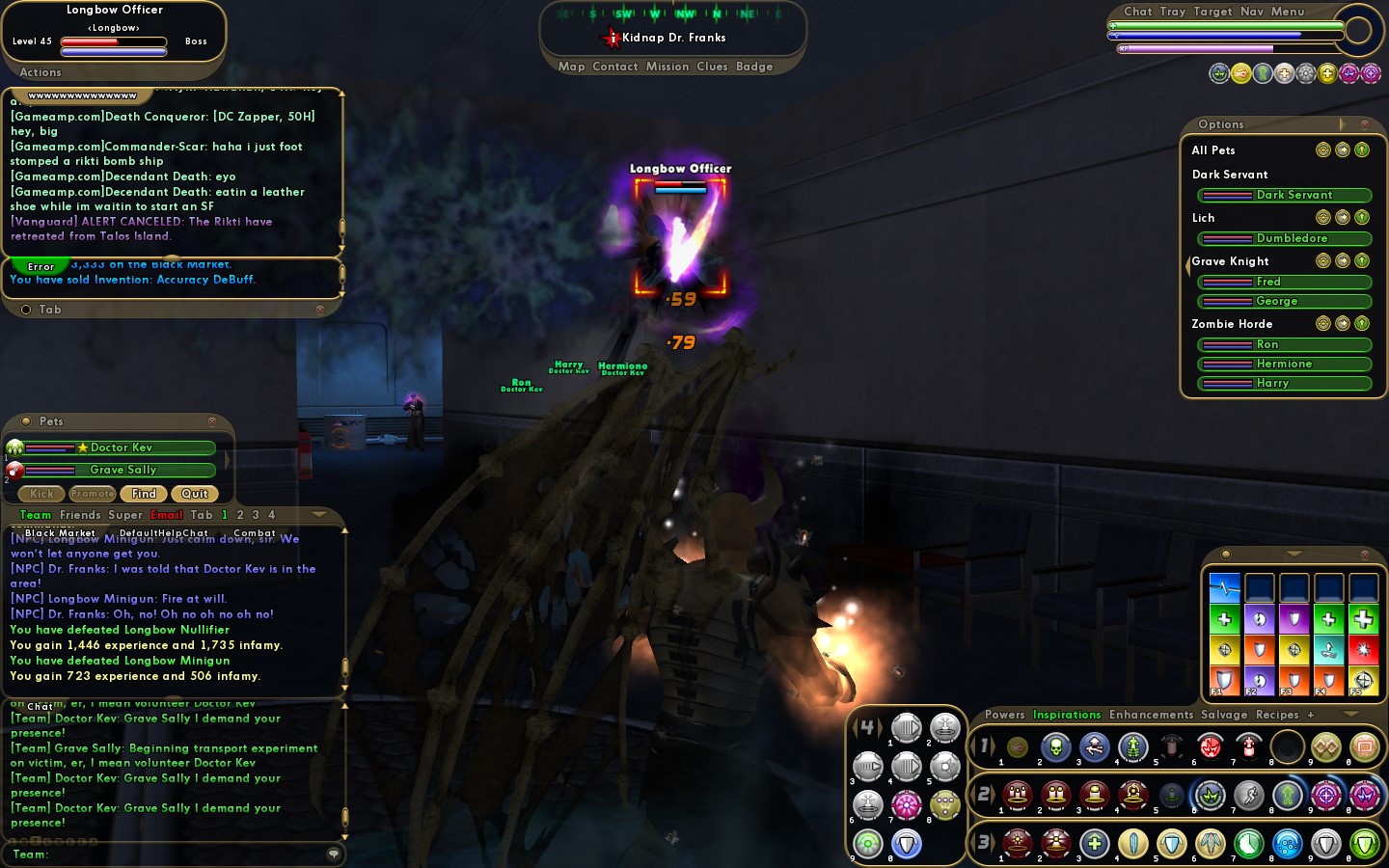Open the Email chat tab
1389x868 pixels.
[x=167, y=515]
